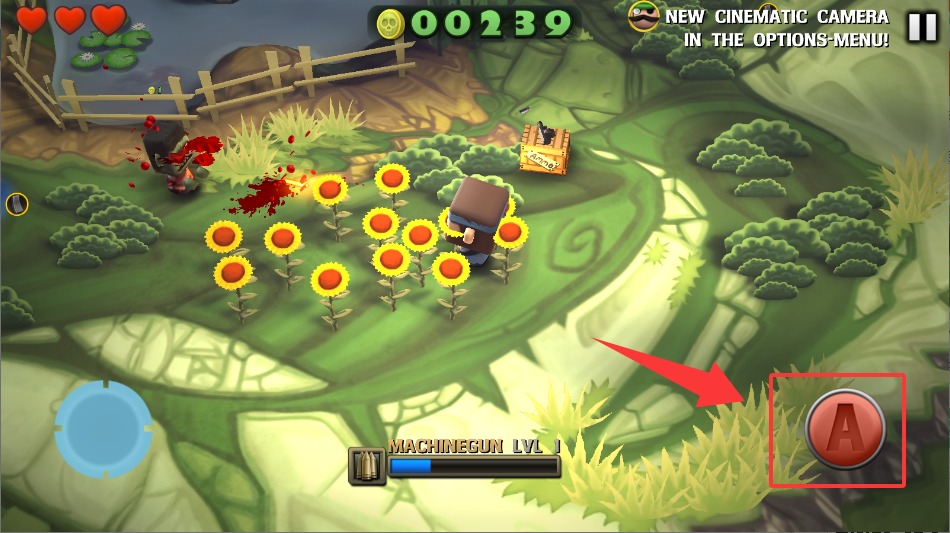Screen dimensions: 950x533
Task: Touch the blue virtual joystick pad
Action: 103,429
